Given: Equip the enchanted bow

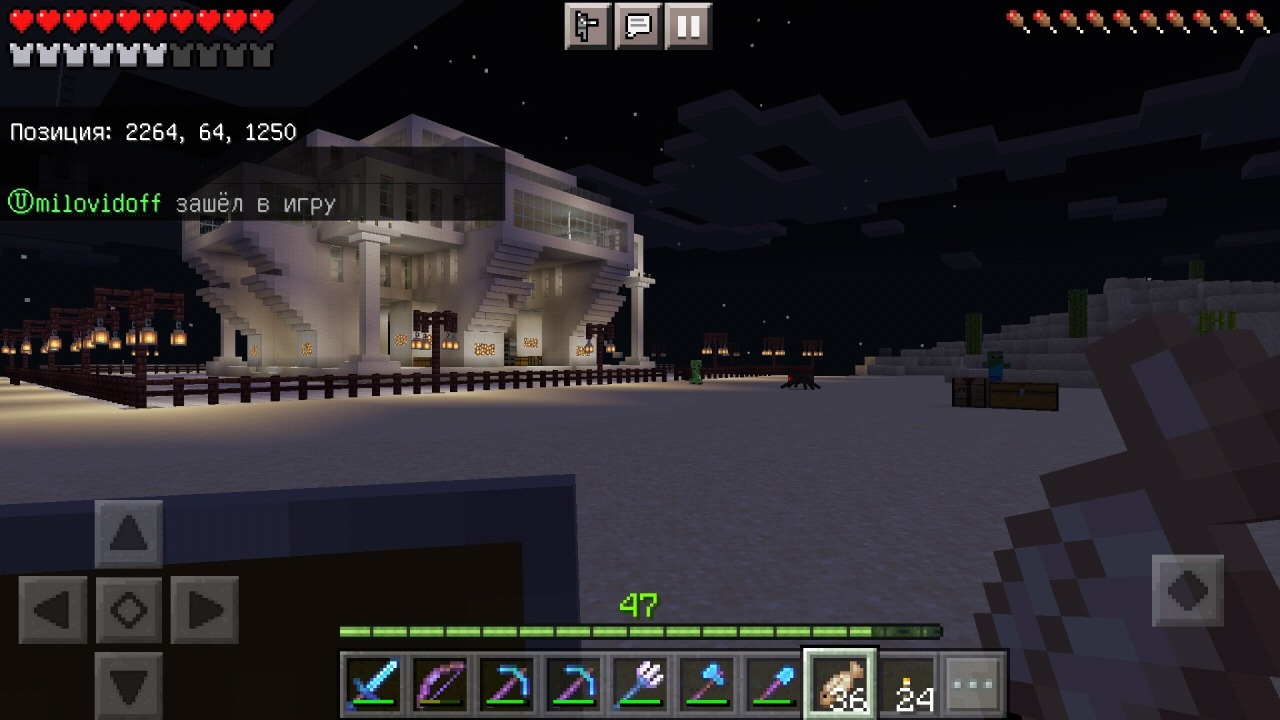Looking at the screenshot, I should 440,685.
